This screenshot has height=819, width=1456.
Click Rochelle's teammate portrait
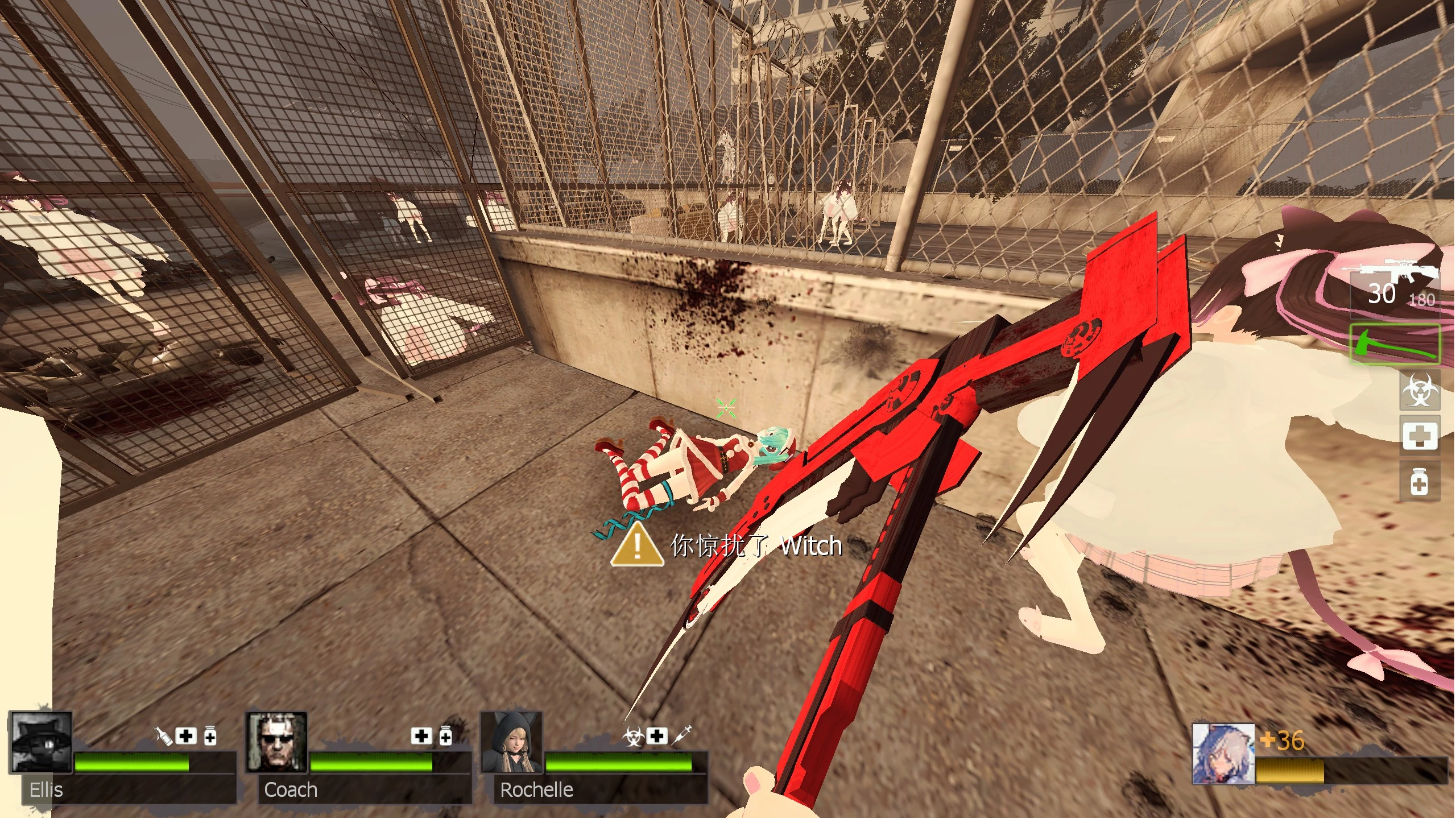pos(512,742)
